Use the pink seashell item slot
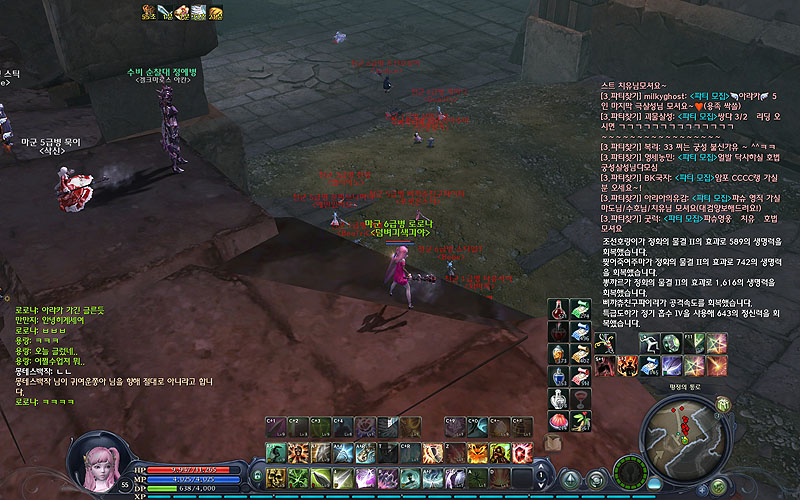The height and width of the screenshot is (500, 800). pyautogui.click(x=558, y=421)
